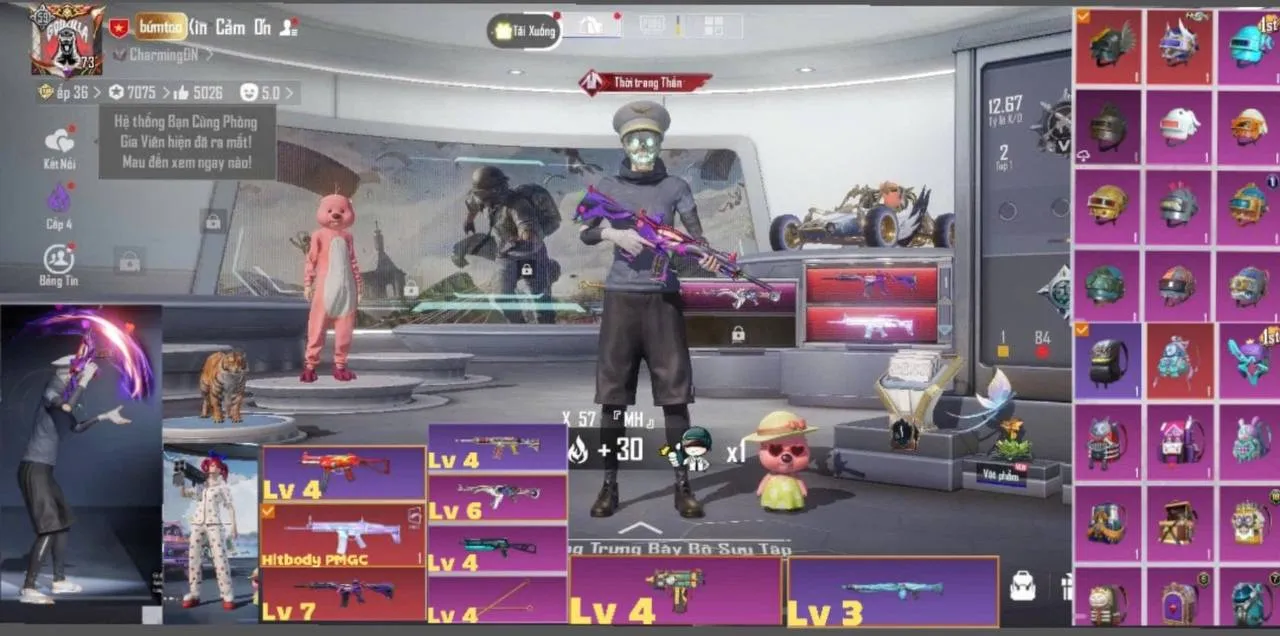Open the white backpack inventory icon
The height and width of the screenshot is (636, 1280).
[x=1022, y=587]
